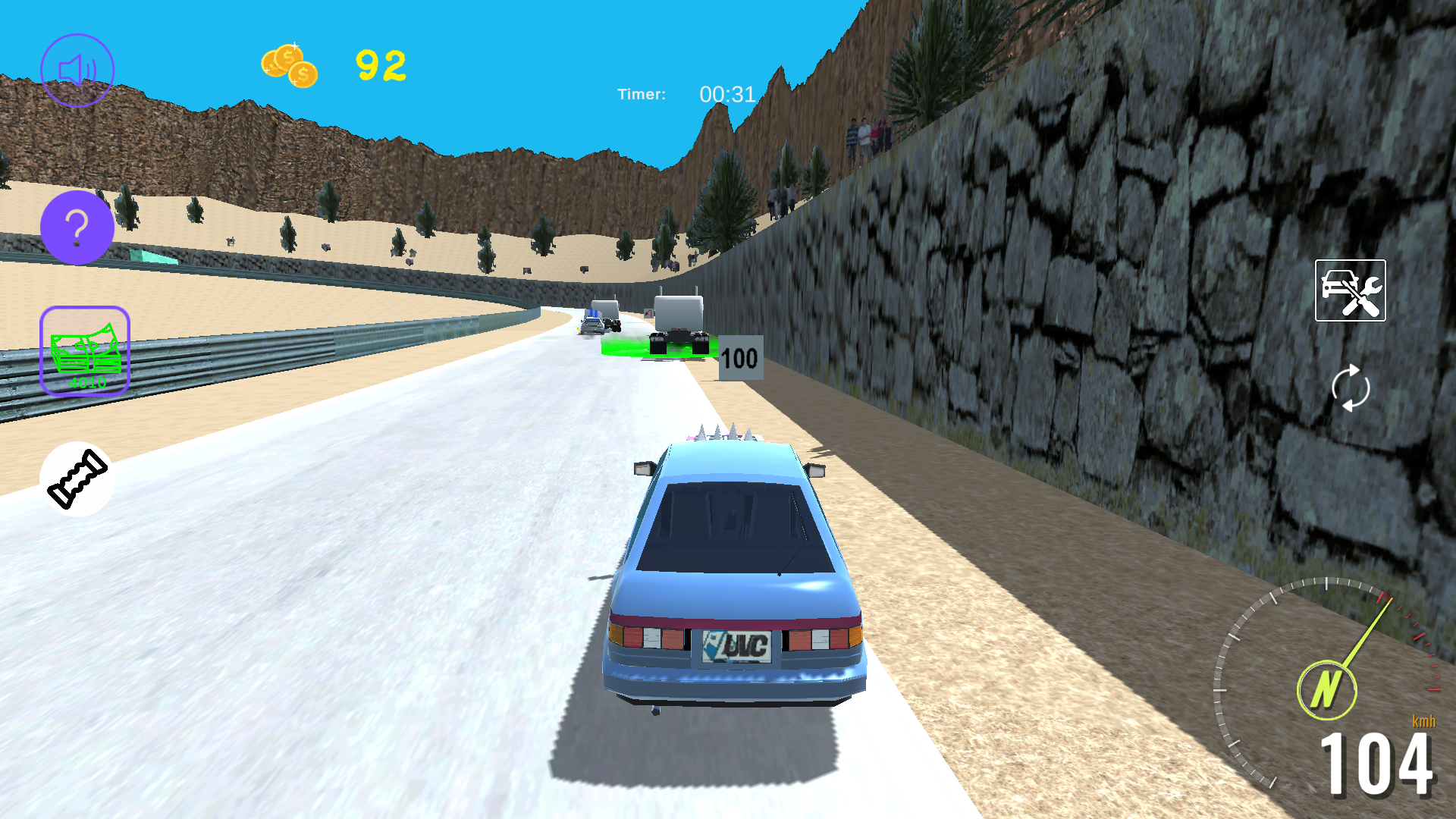Click the gold coins icon beside 92

[x=289, y=67]
